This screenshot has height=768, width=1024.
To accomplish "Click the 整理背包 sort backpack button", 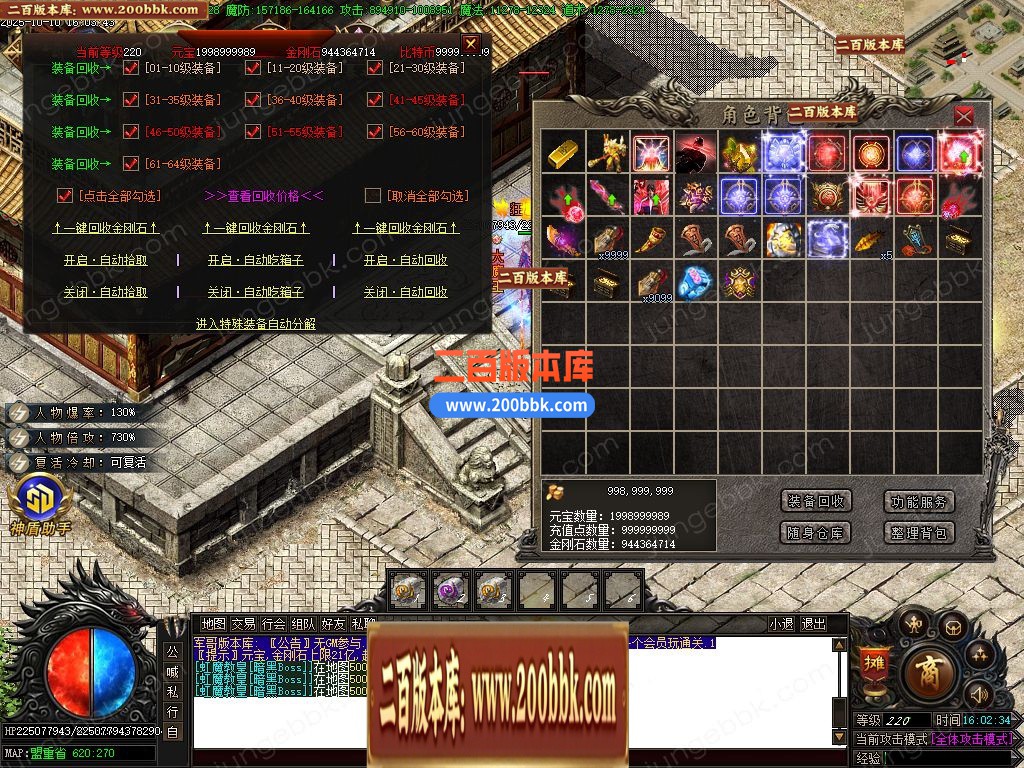I will (919, 533).
